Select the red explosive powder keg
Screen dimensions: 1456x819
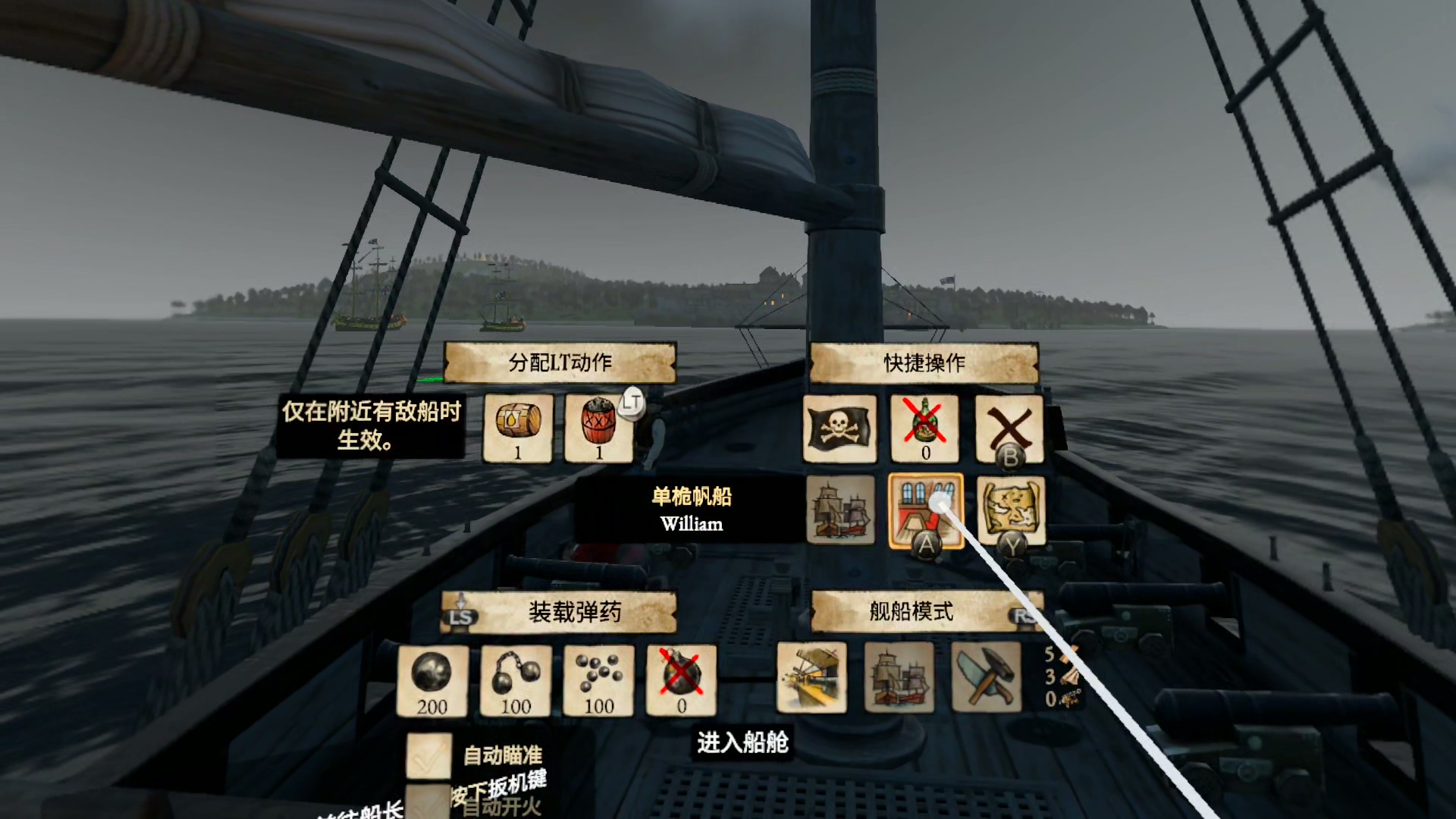click(599, 428)
